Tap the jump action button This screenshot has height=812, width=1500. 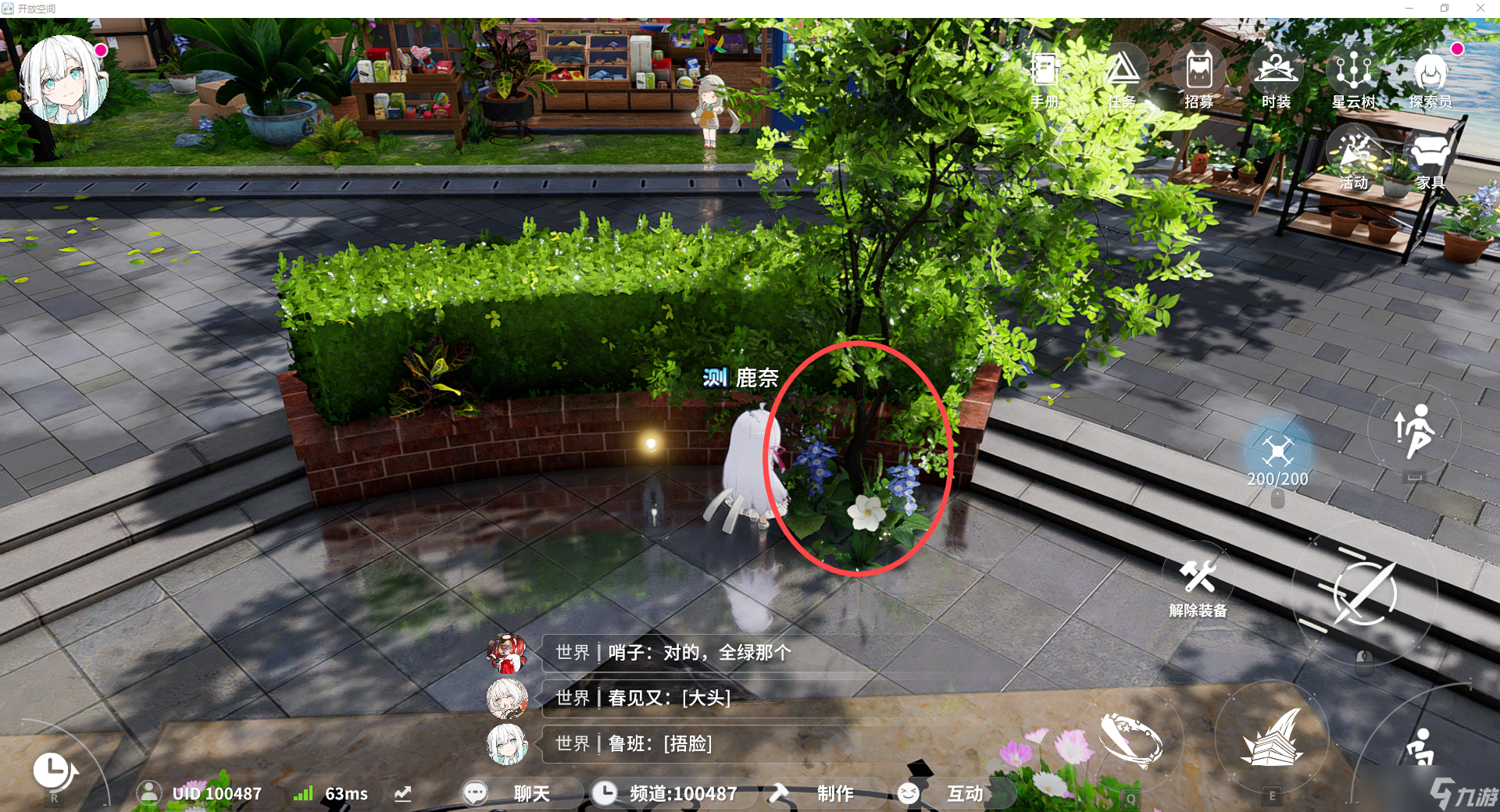(1414, 430)
